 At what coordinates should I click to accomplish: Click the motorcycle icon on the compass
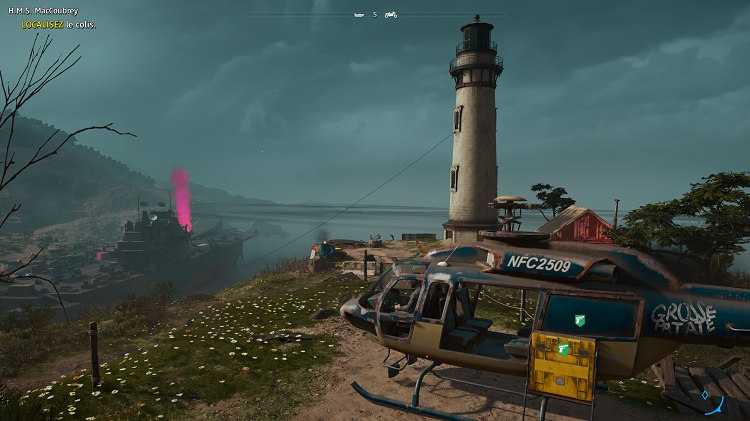[x=390, y=15]
